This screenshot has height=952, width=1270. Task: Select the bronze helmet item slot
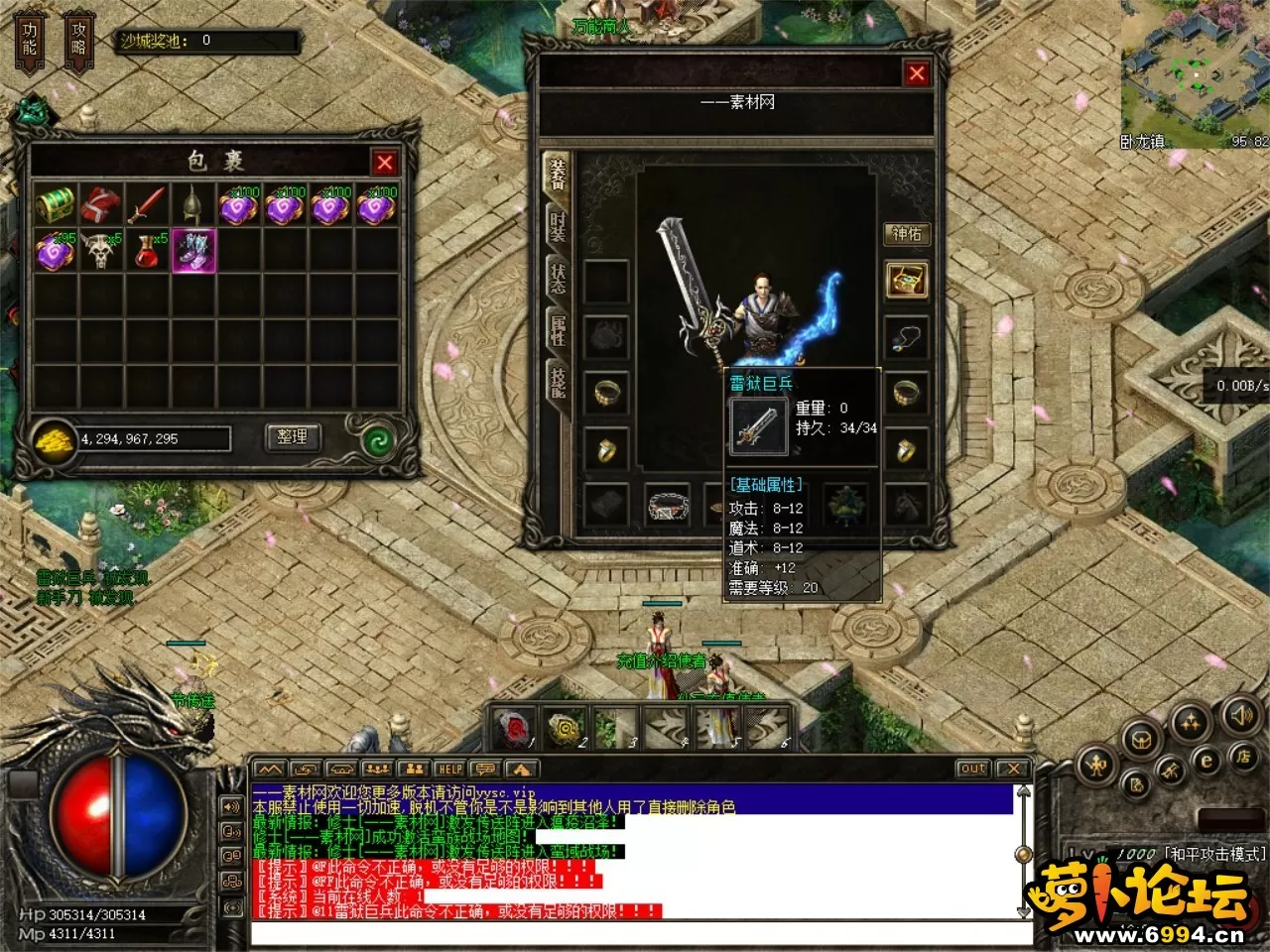click(x=192, y=205)
